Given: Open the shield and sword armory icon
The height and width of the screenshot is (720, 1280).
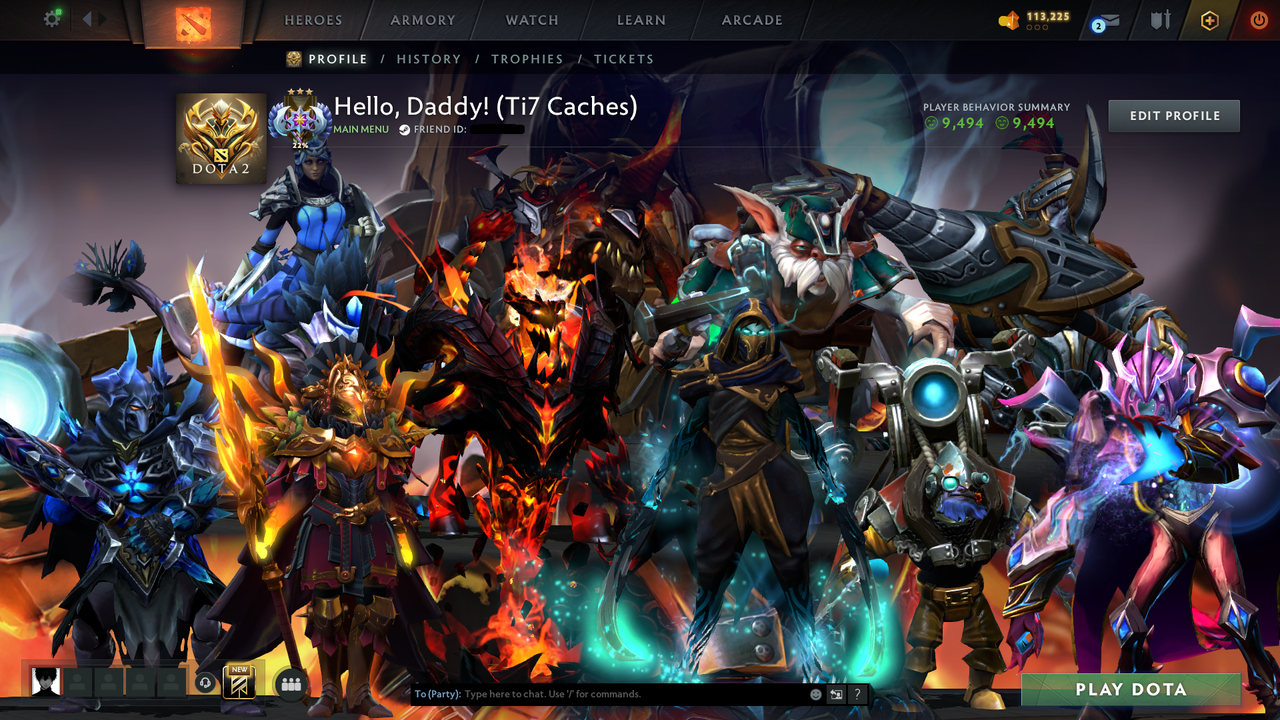Looking at the screenshot, I should 1160,20.
